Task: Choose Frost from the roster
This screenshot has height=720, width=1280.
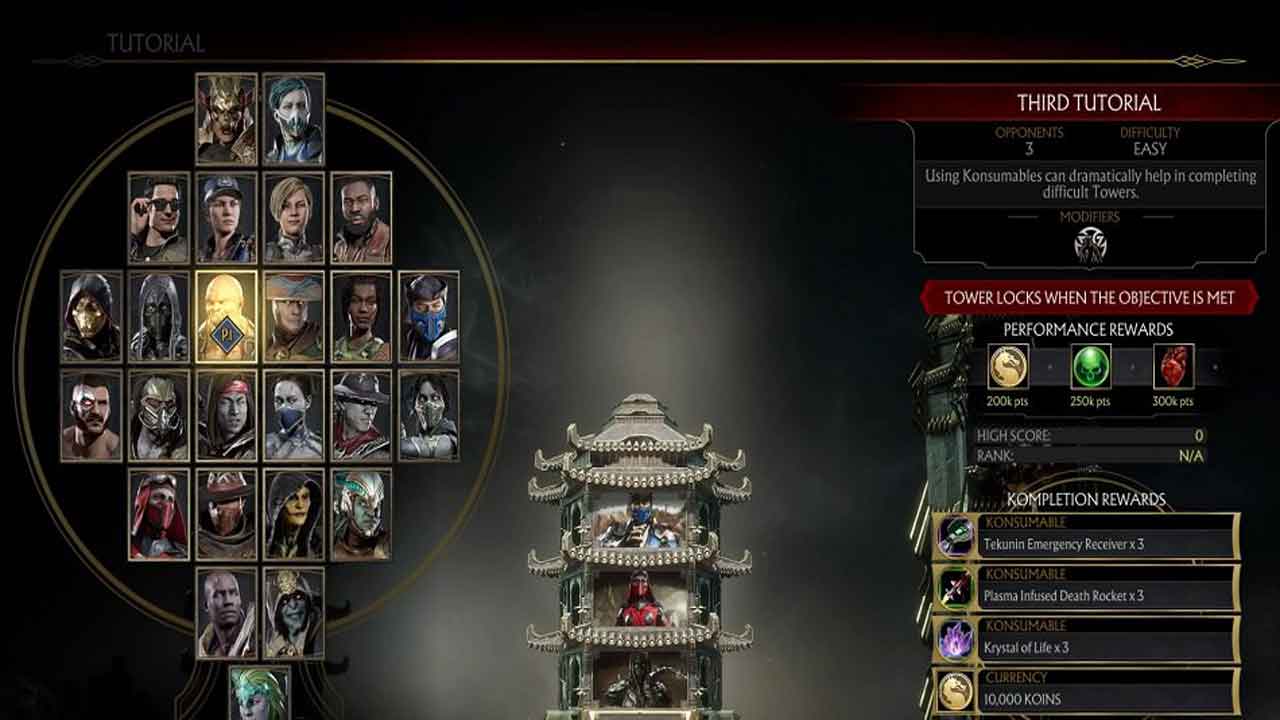Action: point(294,118)
